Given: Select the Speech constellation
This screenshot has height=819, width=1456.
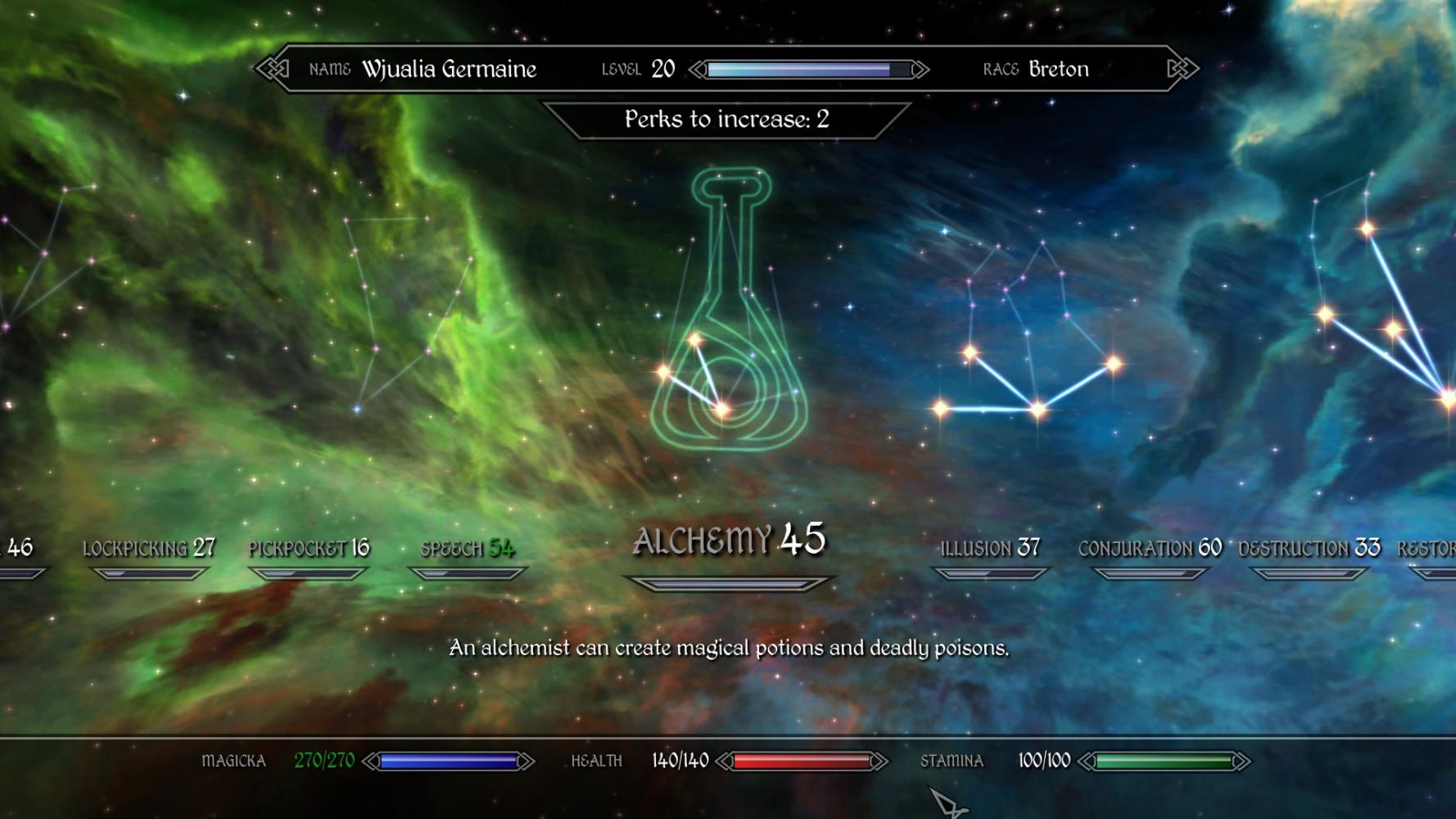Looking at the screenshot, I should pos(401,311).
